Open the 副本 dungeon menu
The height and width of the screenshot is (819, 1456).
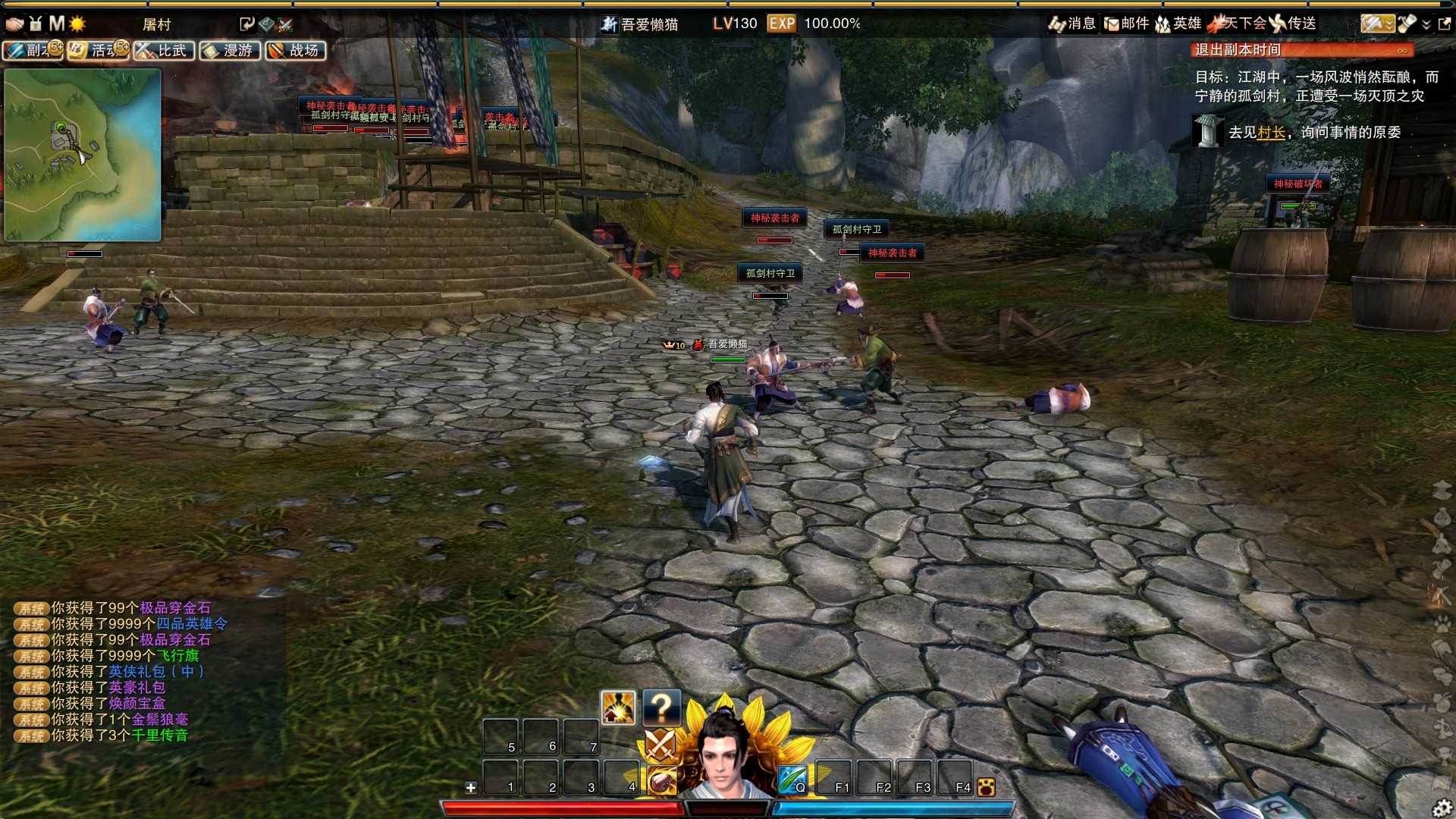pos(33,51)
